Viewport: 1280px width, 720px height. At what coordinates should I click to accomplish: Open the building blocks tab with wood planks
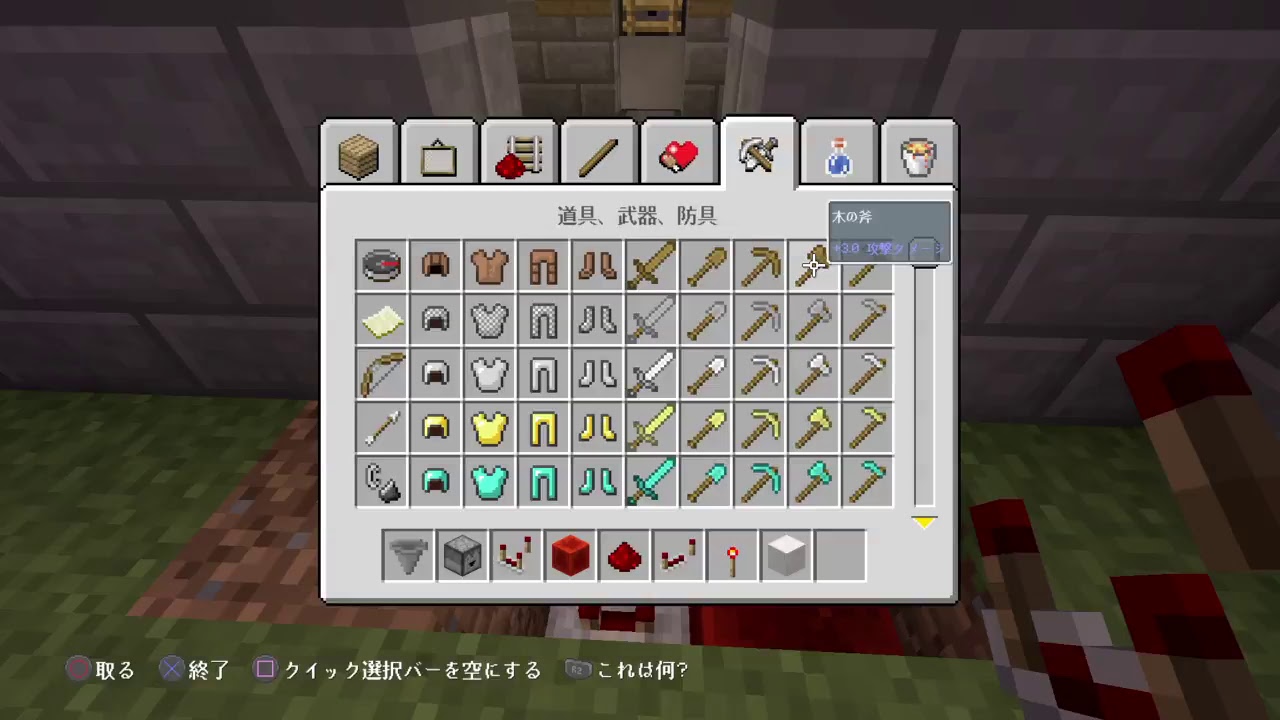tap(358, 152)
